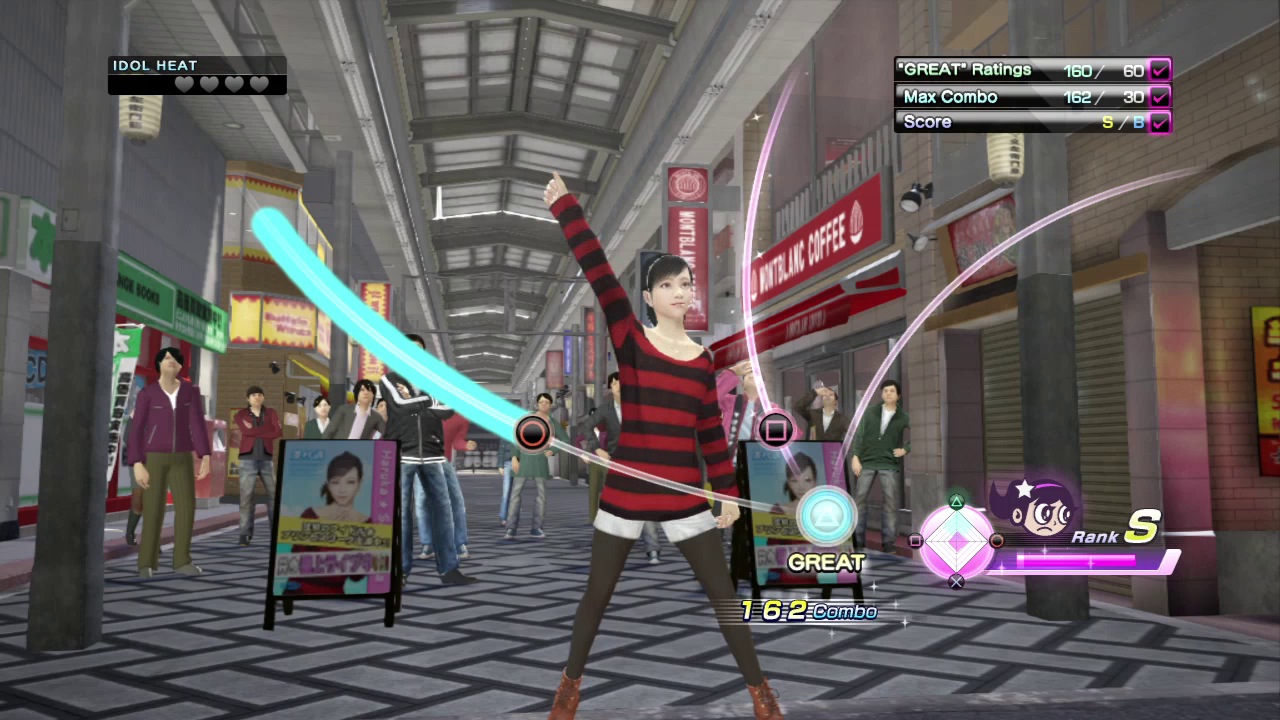The height and width of the screenshot is (720, 1280).
Task: Click the star icon in the chibi character's hair
Action: click(1025, 488)
